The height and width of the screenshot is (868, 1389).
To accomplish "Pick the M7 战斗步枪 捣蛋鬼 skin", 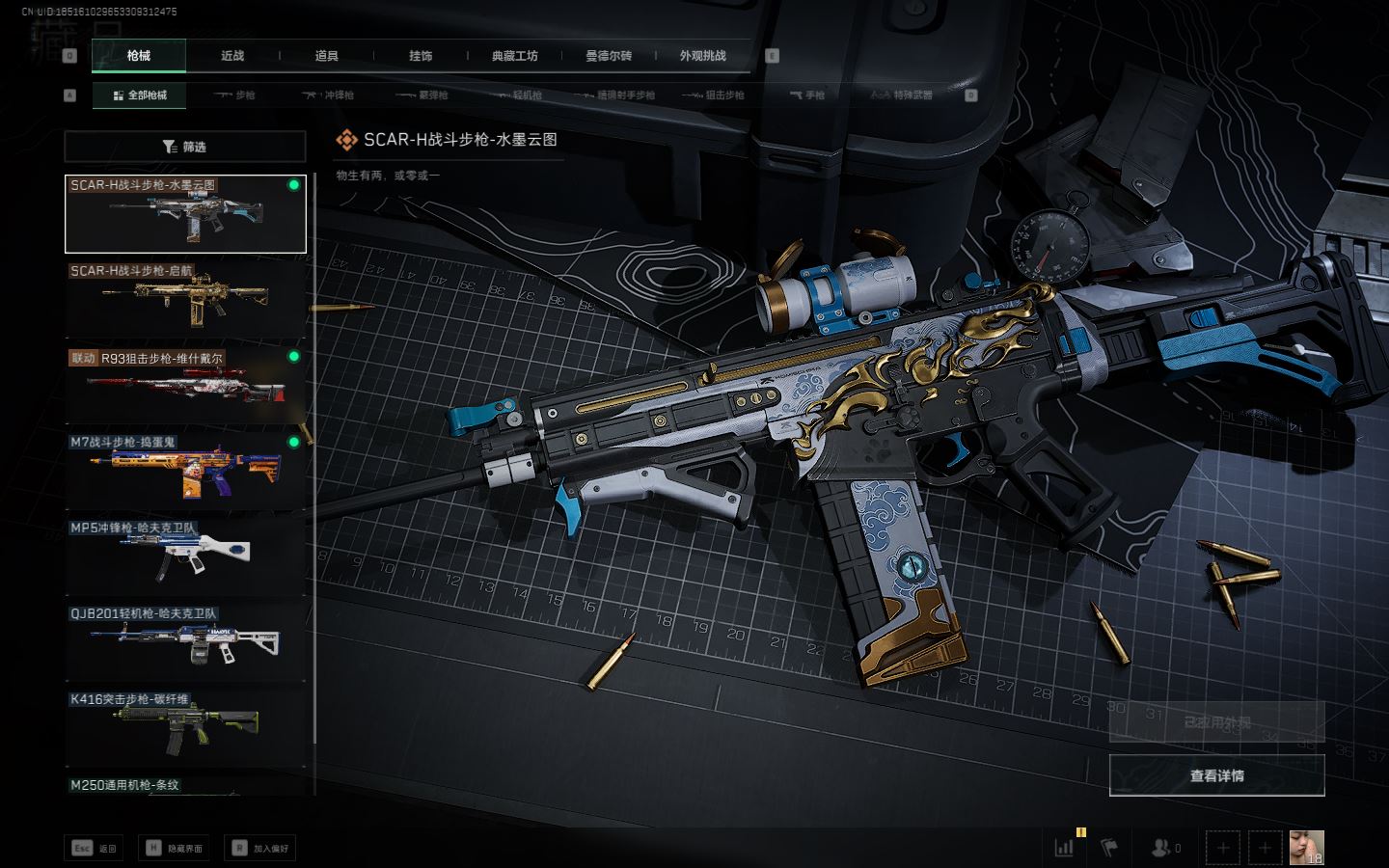I will point(185,470).
